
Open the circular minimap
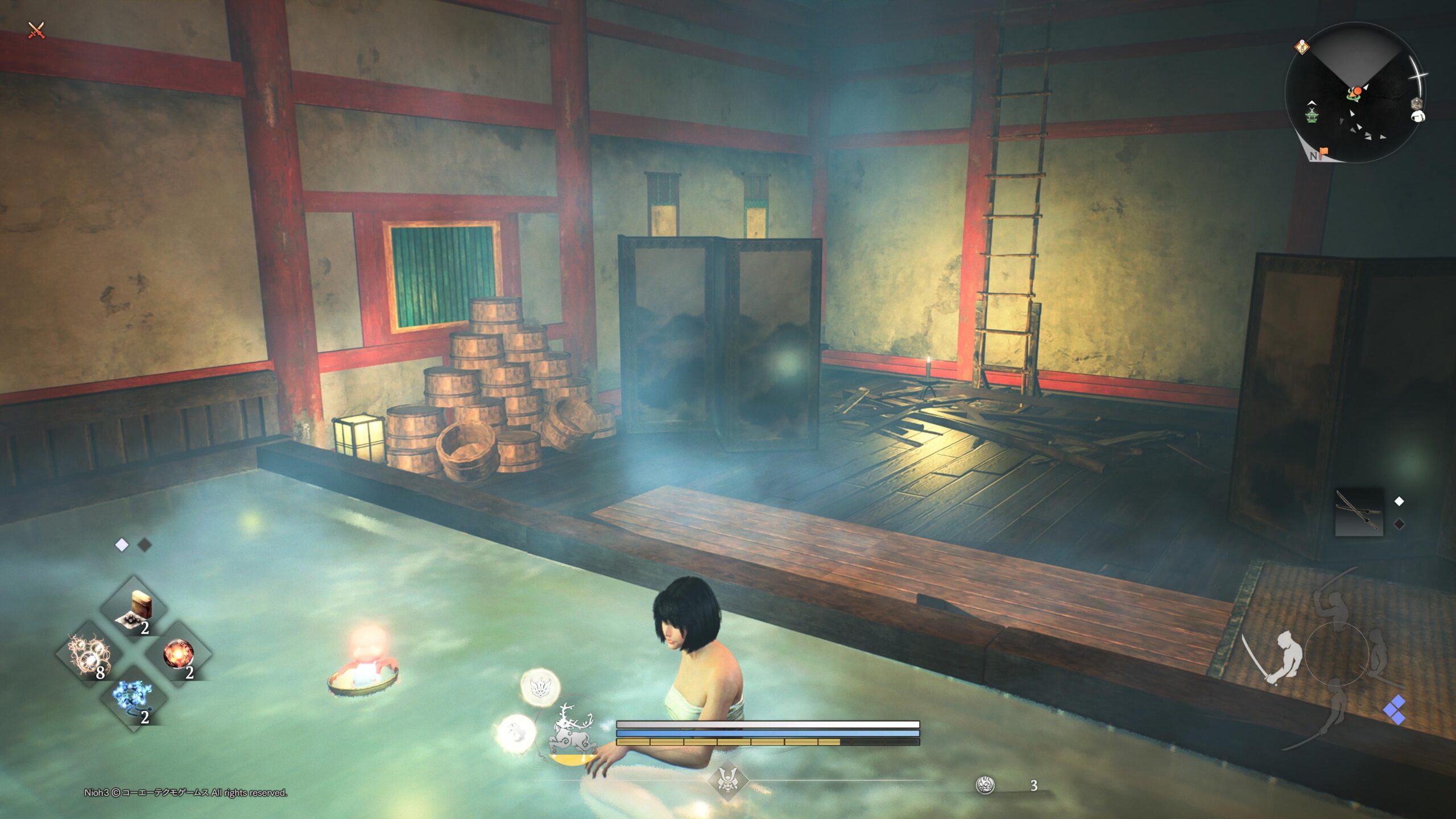coord(1355,93)
